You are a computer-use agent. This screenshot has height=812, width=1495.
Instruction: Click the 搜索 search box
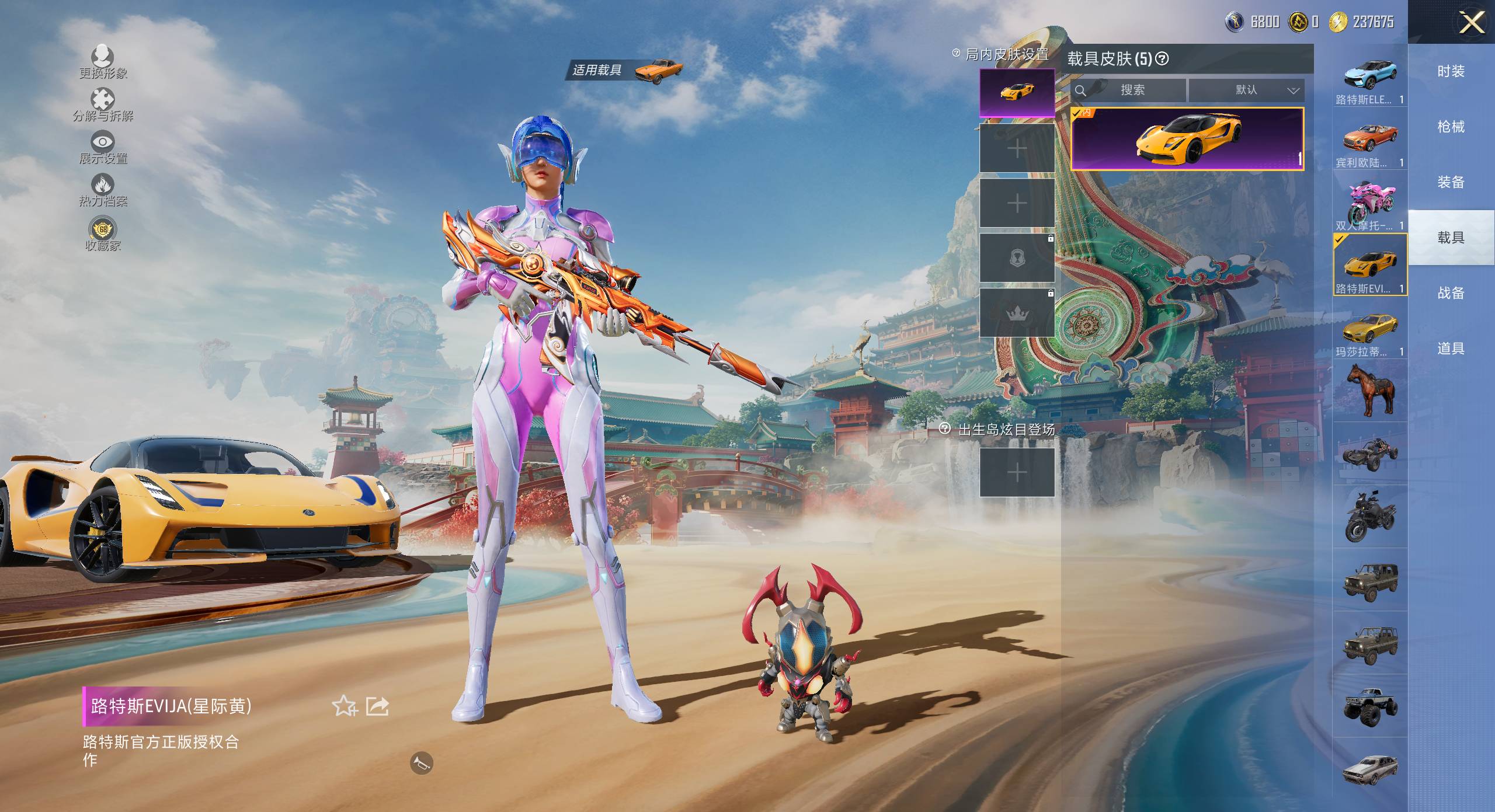[x=1129, y=90]
